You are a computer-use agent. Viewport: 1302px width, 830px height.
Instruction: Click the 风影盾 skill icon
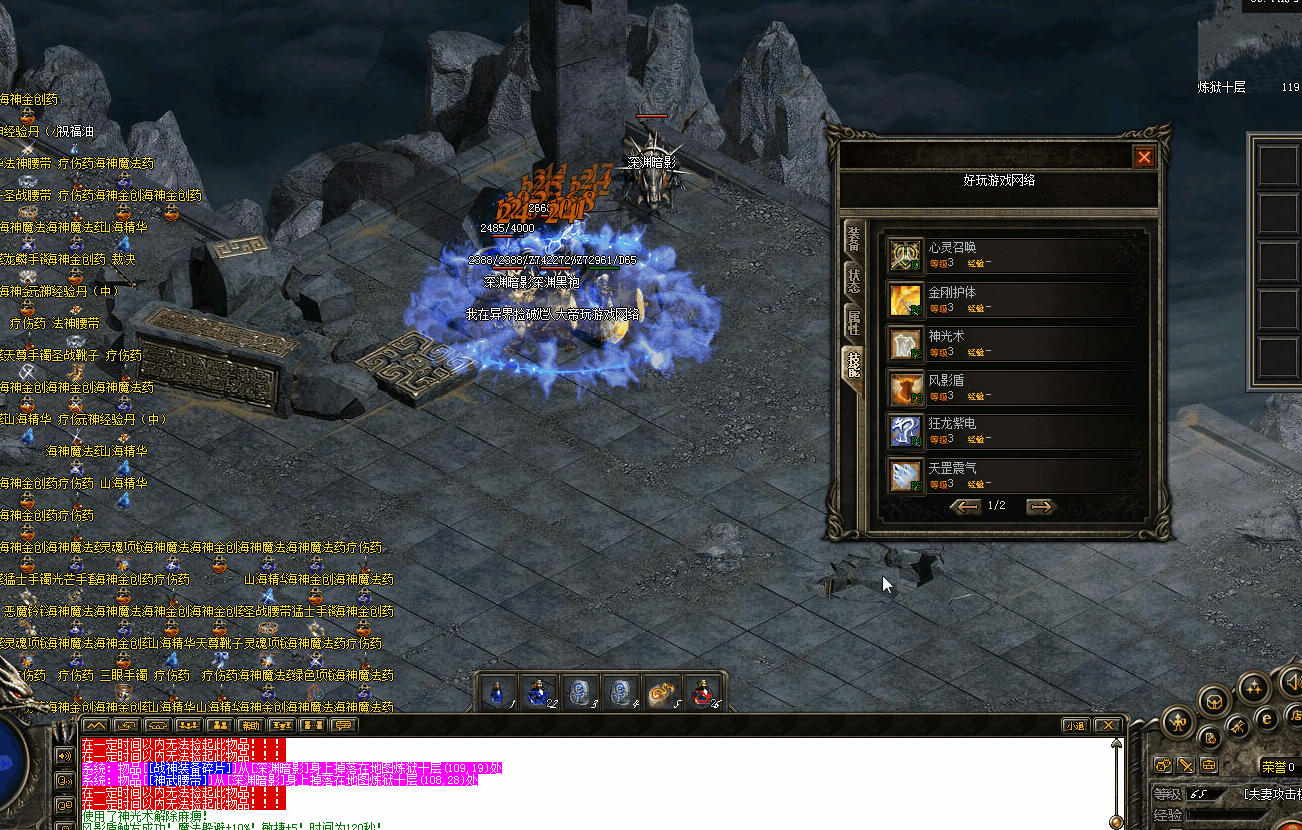(906, 387)
